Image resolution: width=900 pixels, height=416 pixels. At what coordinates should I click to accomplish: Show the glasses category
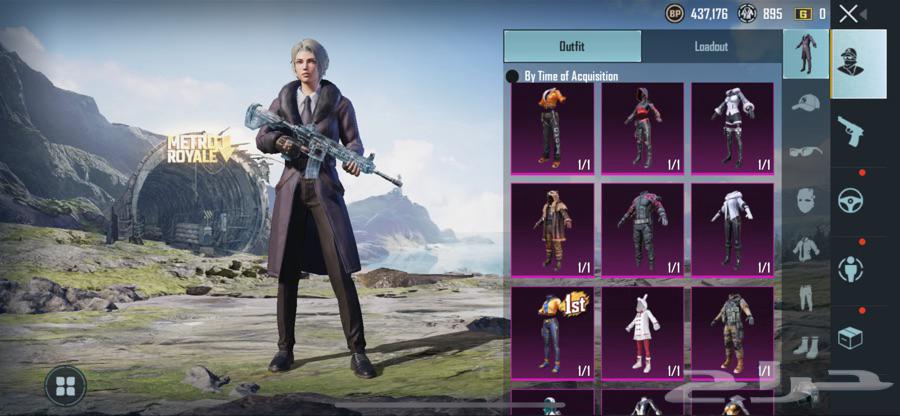click(x=806, y=152)
